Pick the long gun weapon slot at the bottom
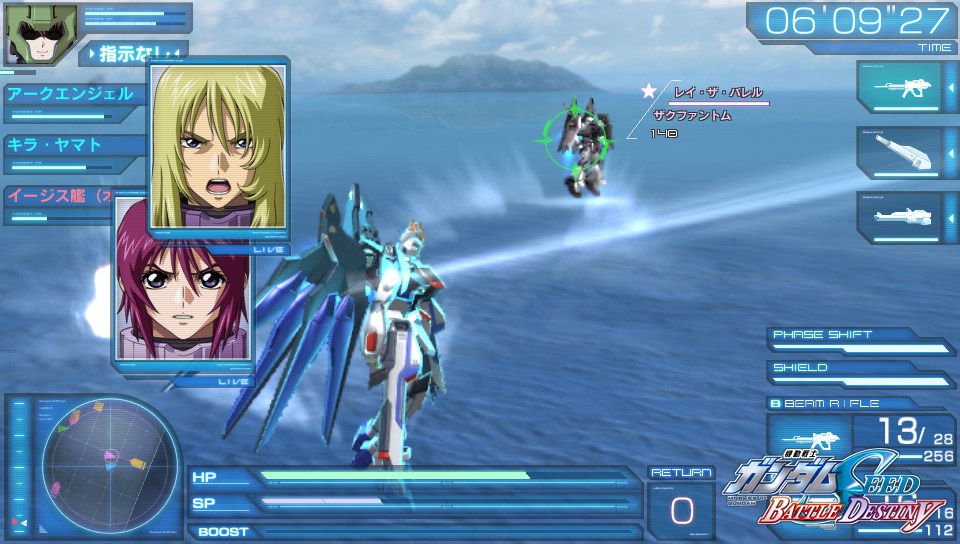The width and height of the screenshot is (960, 544). tap(899, 217)
